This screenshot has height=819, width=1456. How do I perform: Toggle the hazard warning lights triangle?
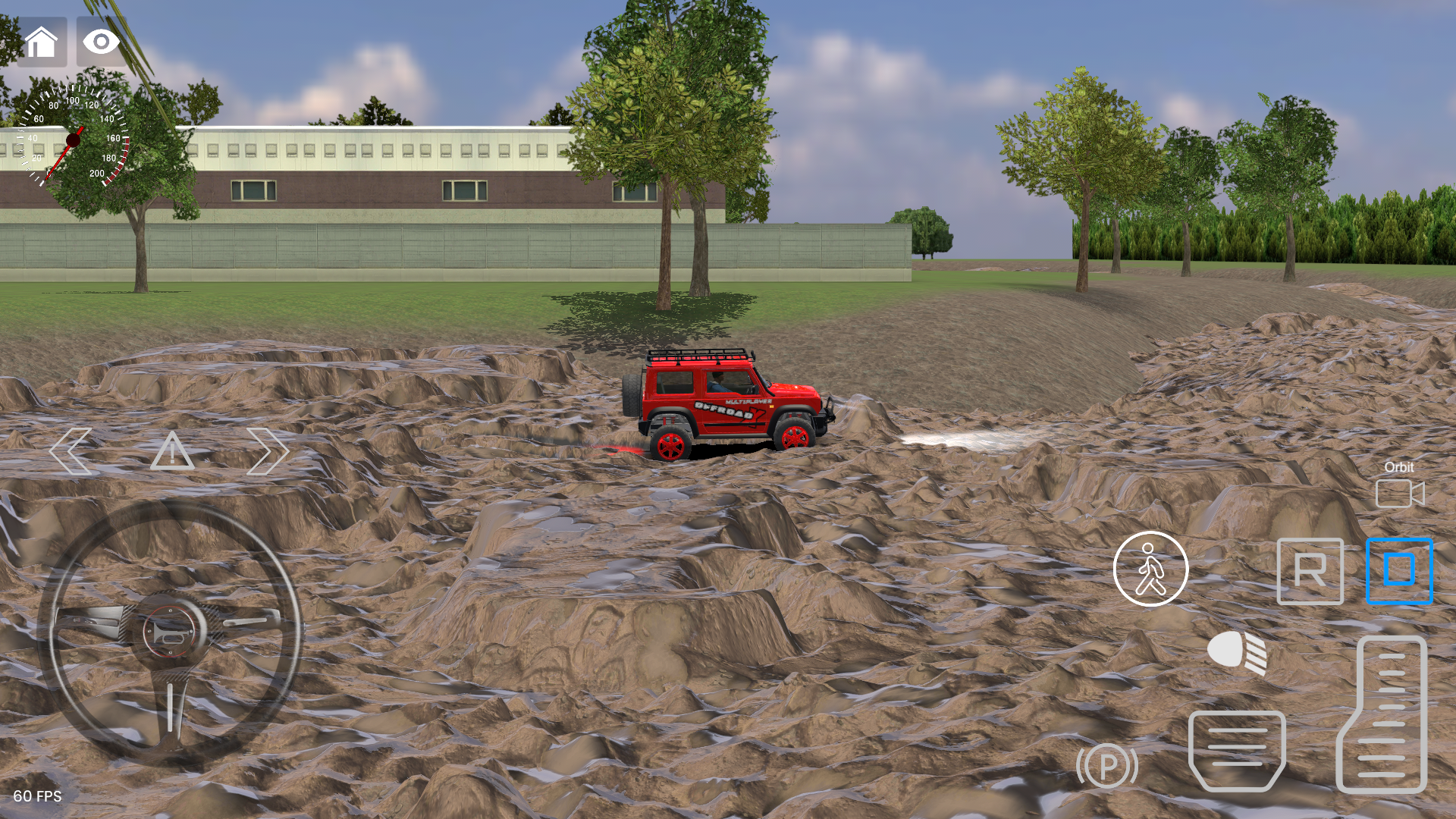(172, 453)
